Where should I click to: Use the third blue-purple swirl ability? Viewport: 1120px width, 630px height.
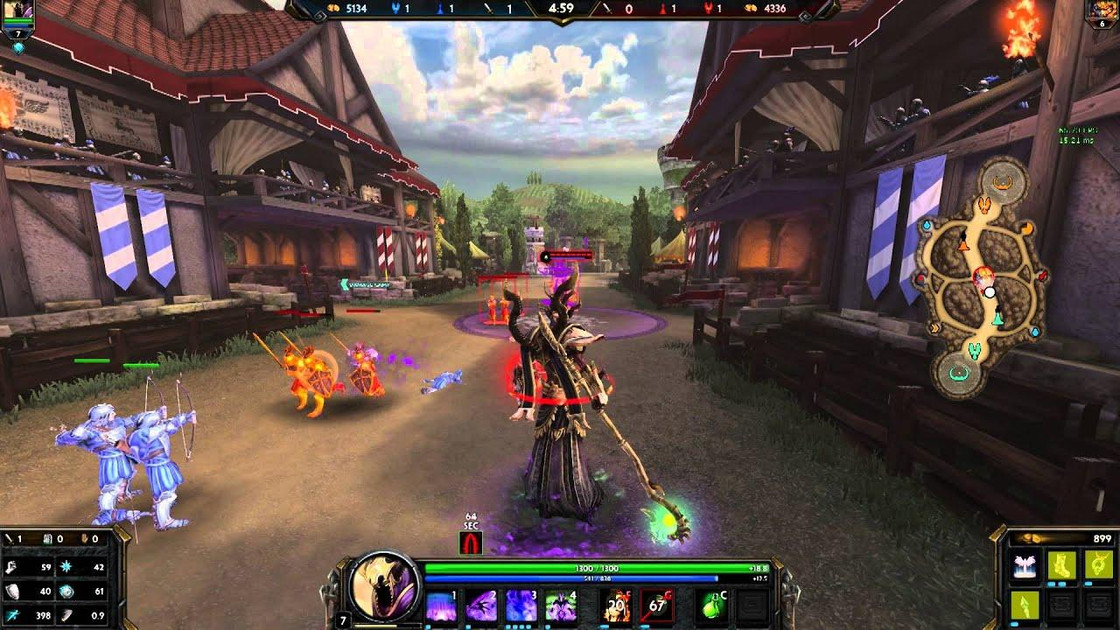point(520,606)
